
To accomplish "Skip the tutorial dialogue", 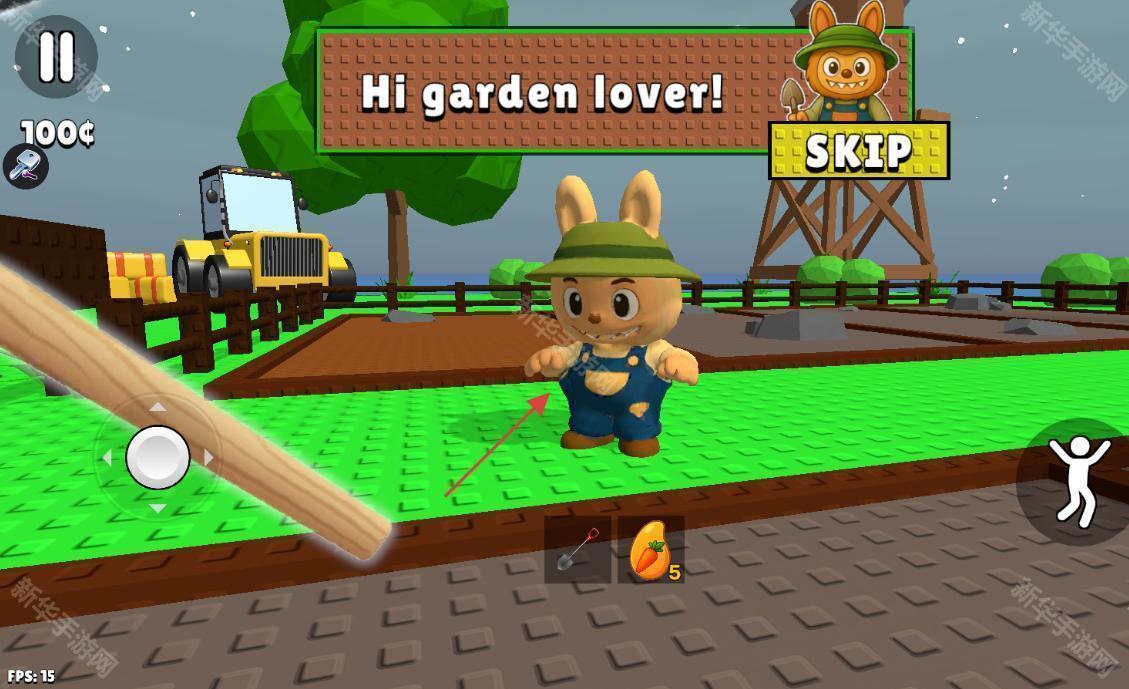I will click(x=858, y=151).
